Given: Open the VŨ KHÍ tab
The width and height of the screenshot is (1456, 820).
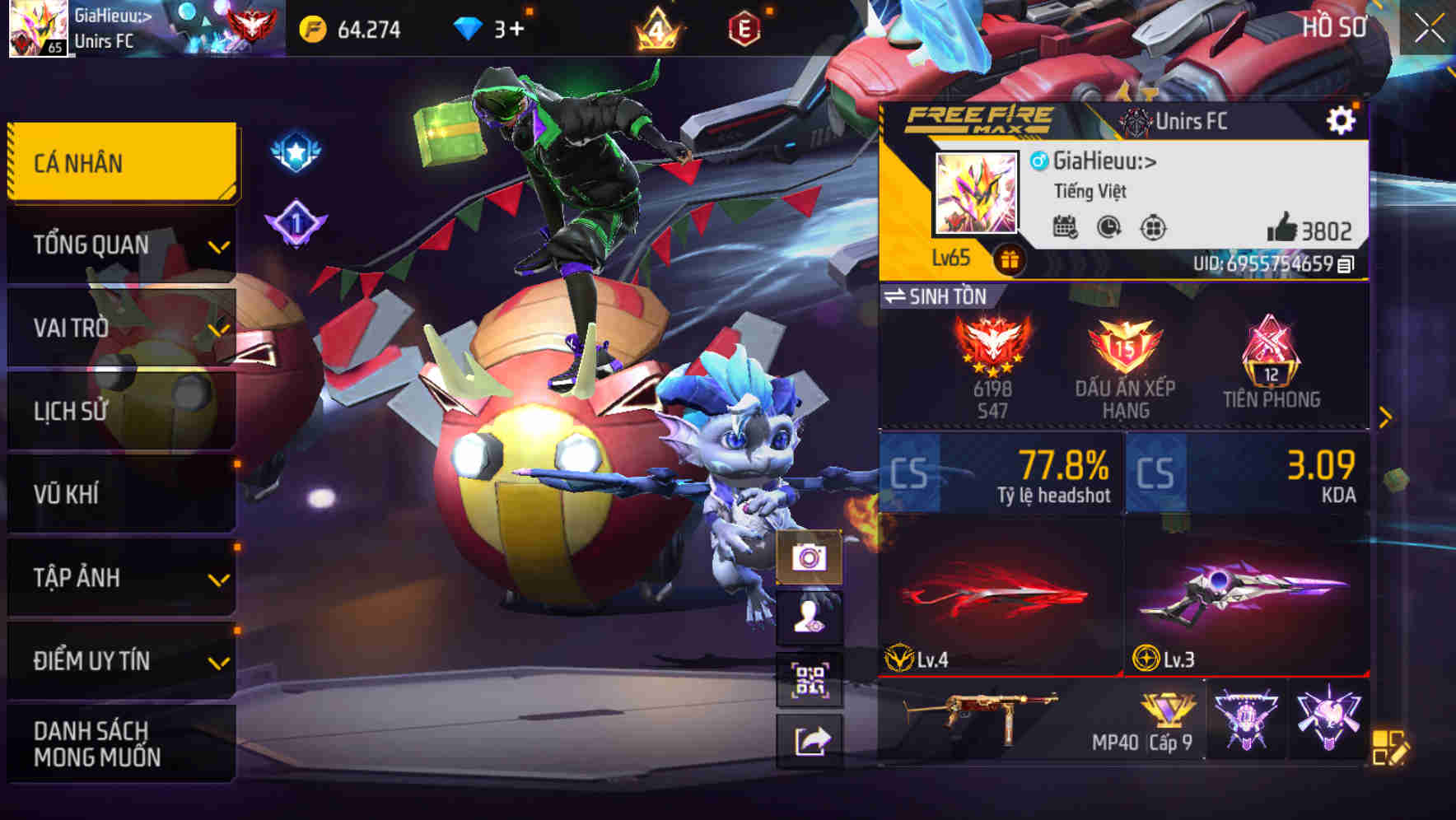Looking at the screenshot, I should click(x=120, y=494).
